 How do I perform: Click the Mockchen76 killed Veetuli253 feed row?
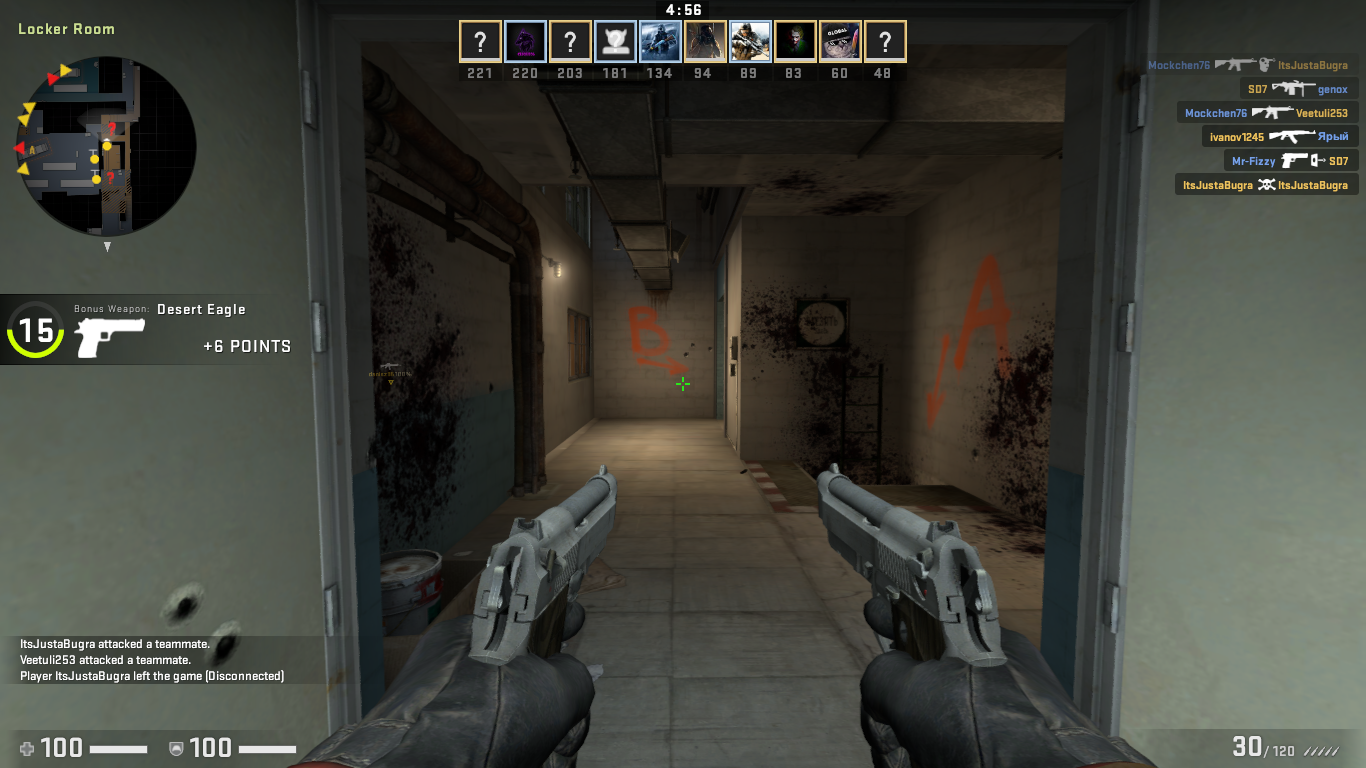click(1266, 113)
